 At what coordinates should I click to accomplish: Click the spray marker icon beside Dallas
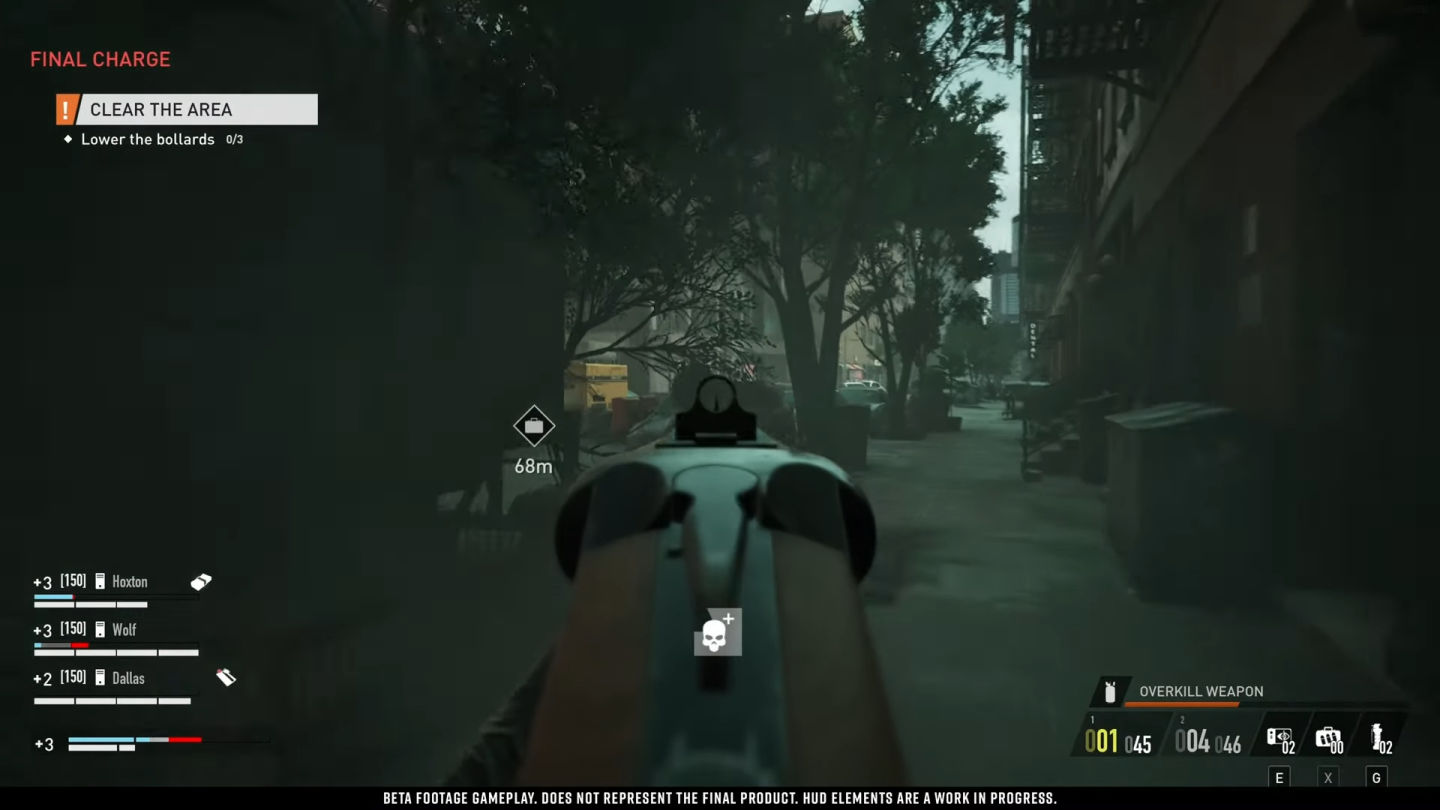point(226,675)
